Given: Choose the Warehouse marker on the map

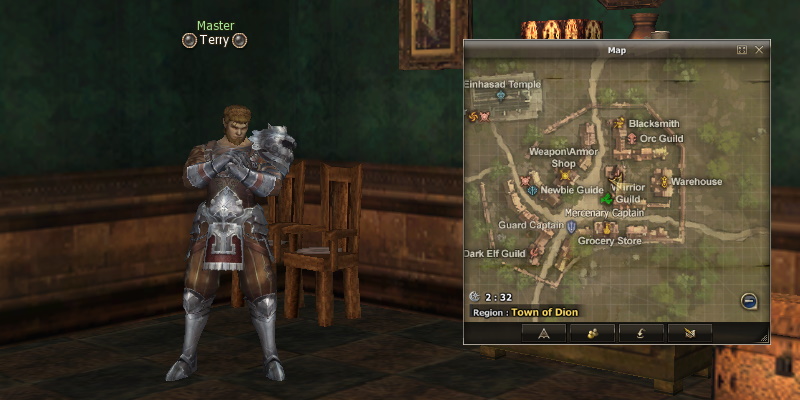Looking at the screenshot, I should 663,182.
